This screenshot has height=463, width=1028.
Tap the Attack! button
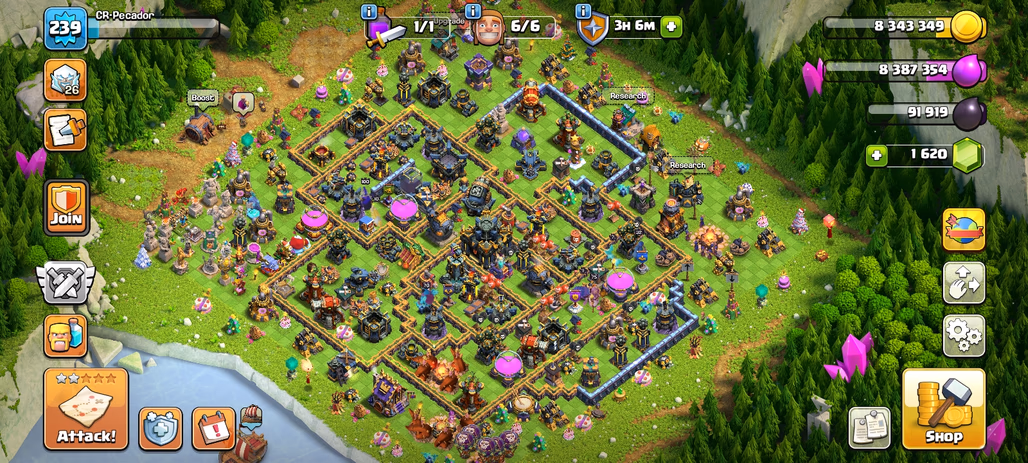tap(85, 408)
